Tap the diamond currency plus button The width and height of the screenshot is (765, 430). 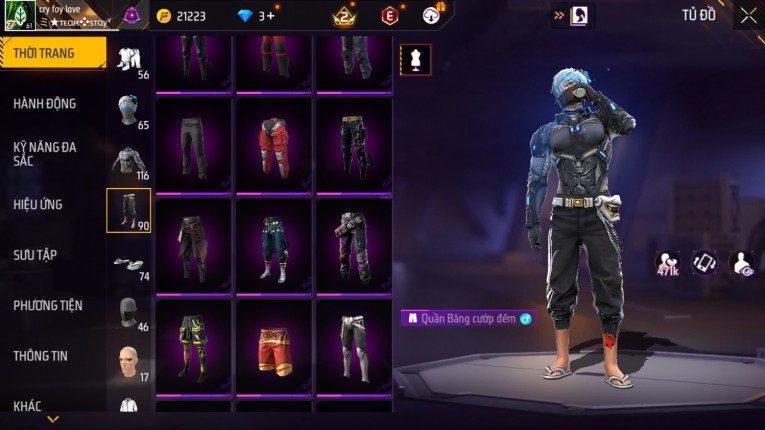point(270,15)
